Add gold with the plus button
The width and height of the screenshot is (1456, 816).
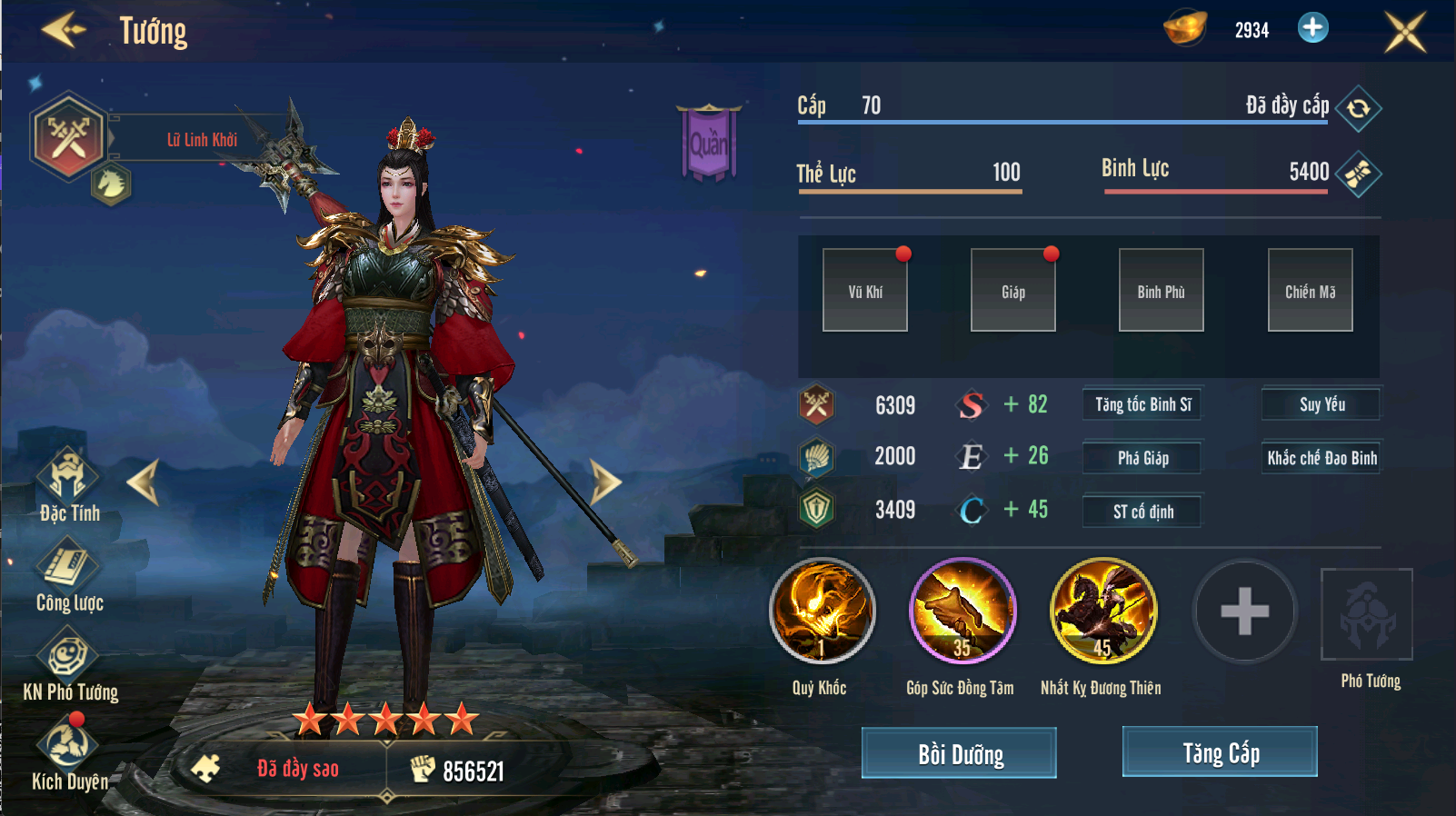(x=1312, y=28)
